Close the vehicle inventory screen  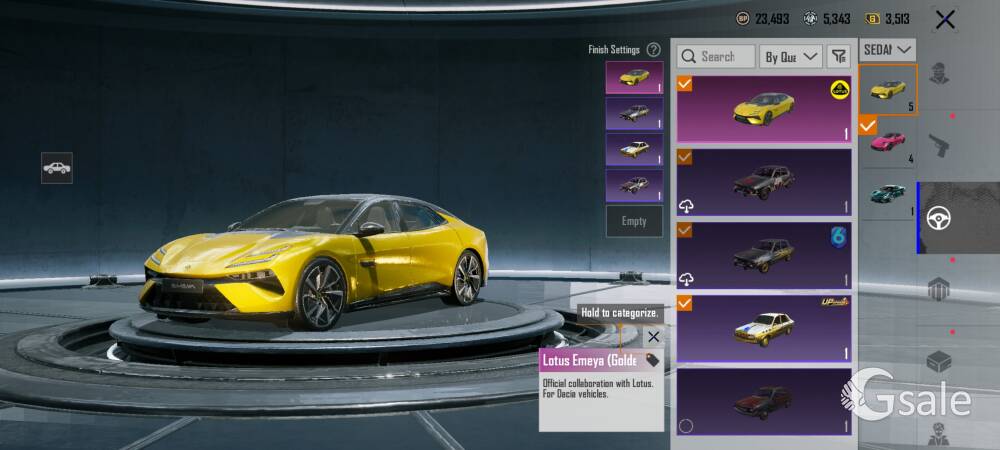click(x=944, y=19)
